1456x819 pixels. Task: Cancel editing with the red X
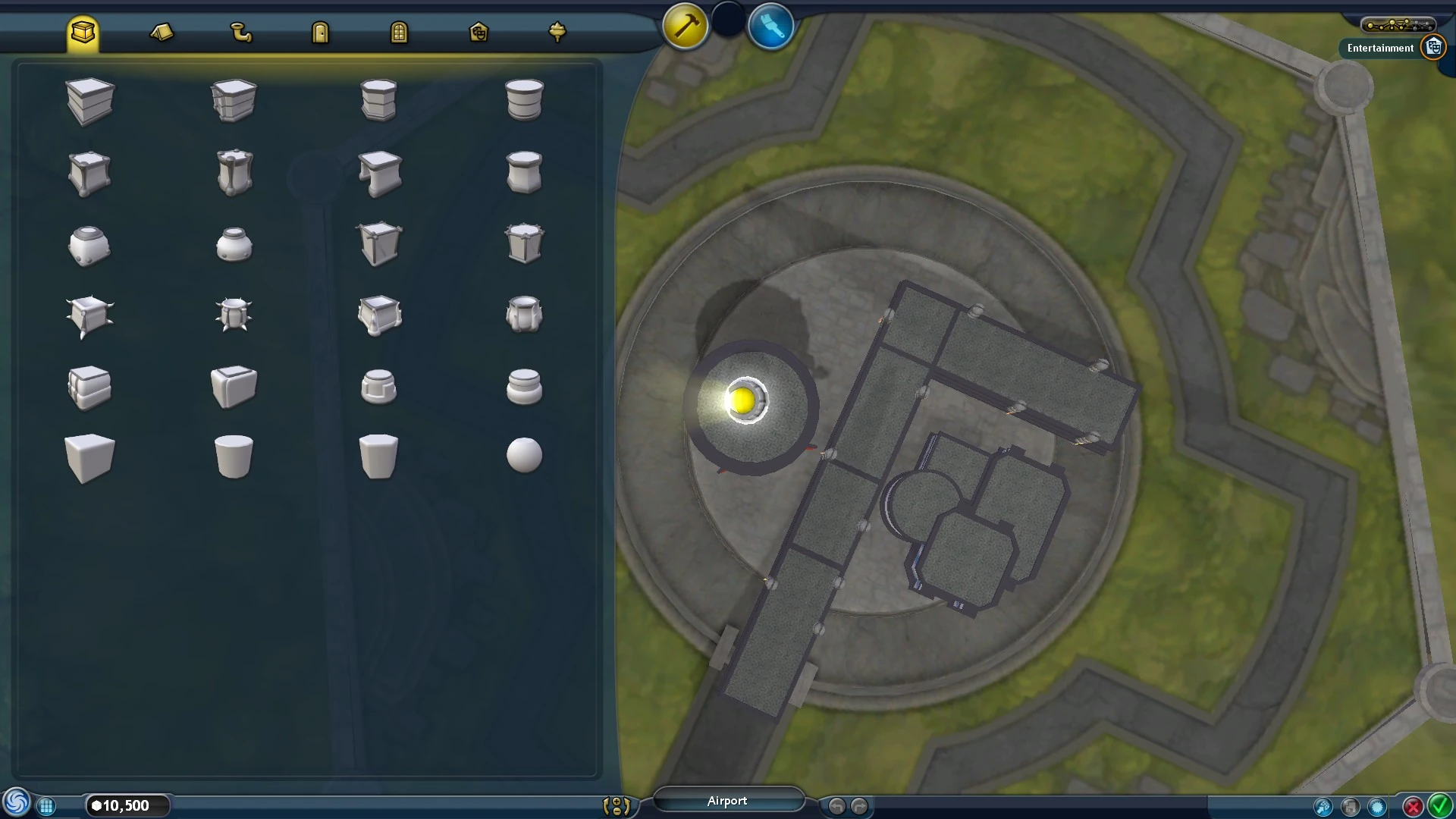1414,807
